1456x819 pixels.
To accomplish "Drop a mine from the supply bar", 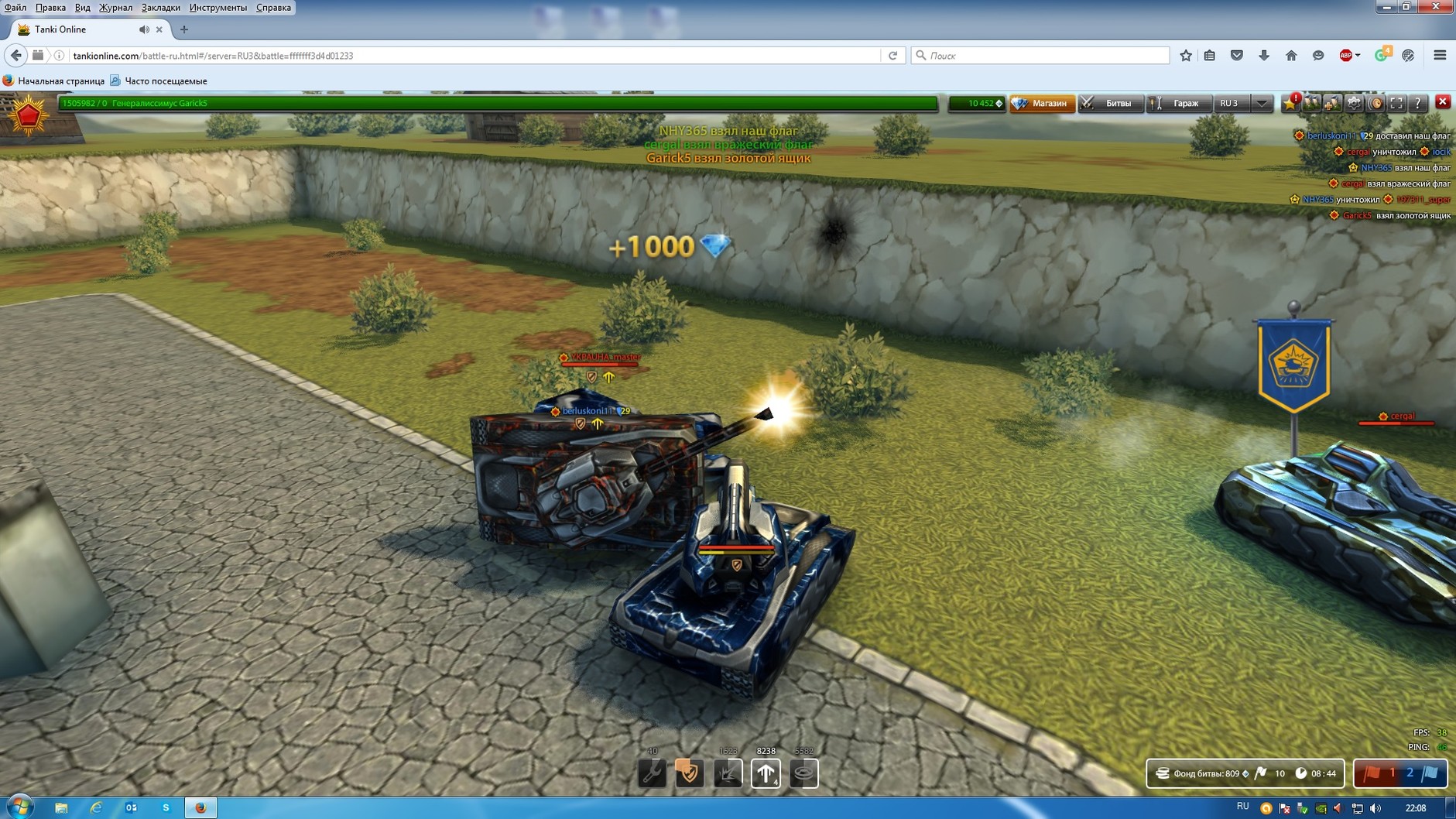I will (804, 773).
